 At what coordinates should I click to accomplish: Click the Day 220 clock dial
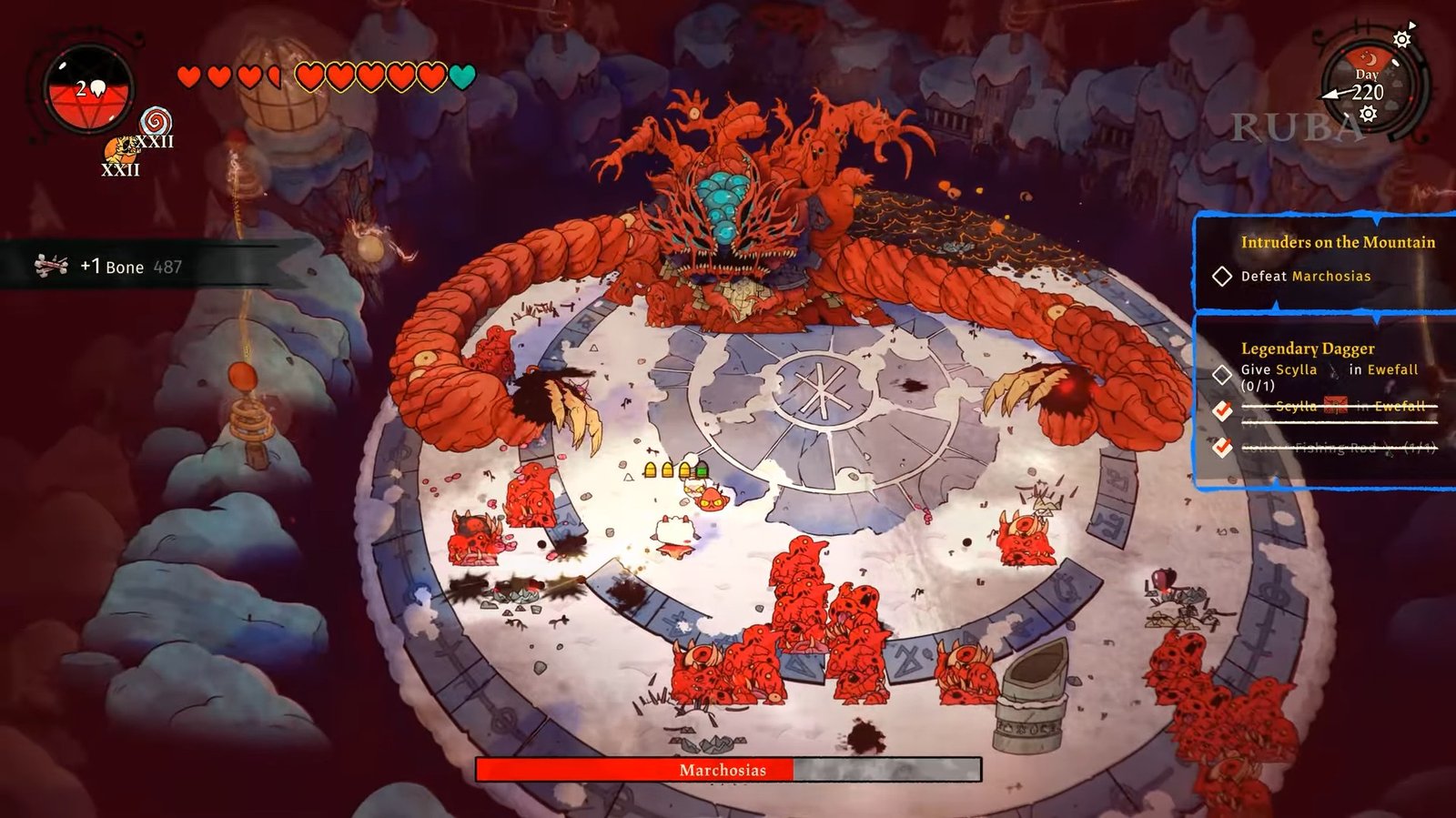(x=1367, y=86)
